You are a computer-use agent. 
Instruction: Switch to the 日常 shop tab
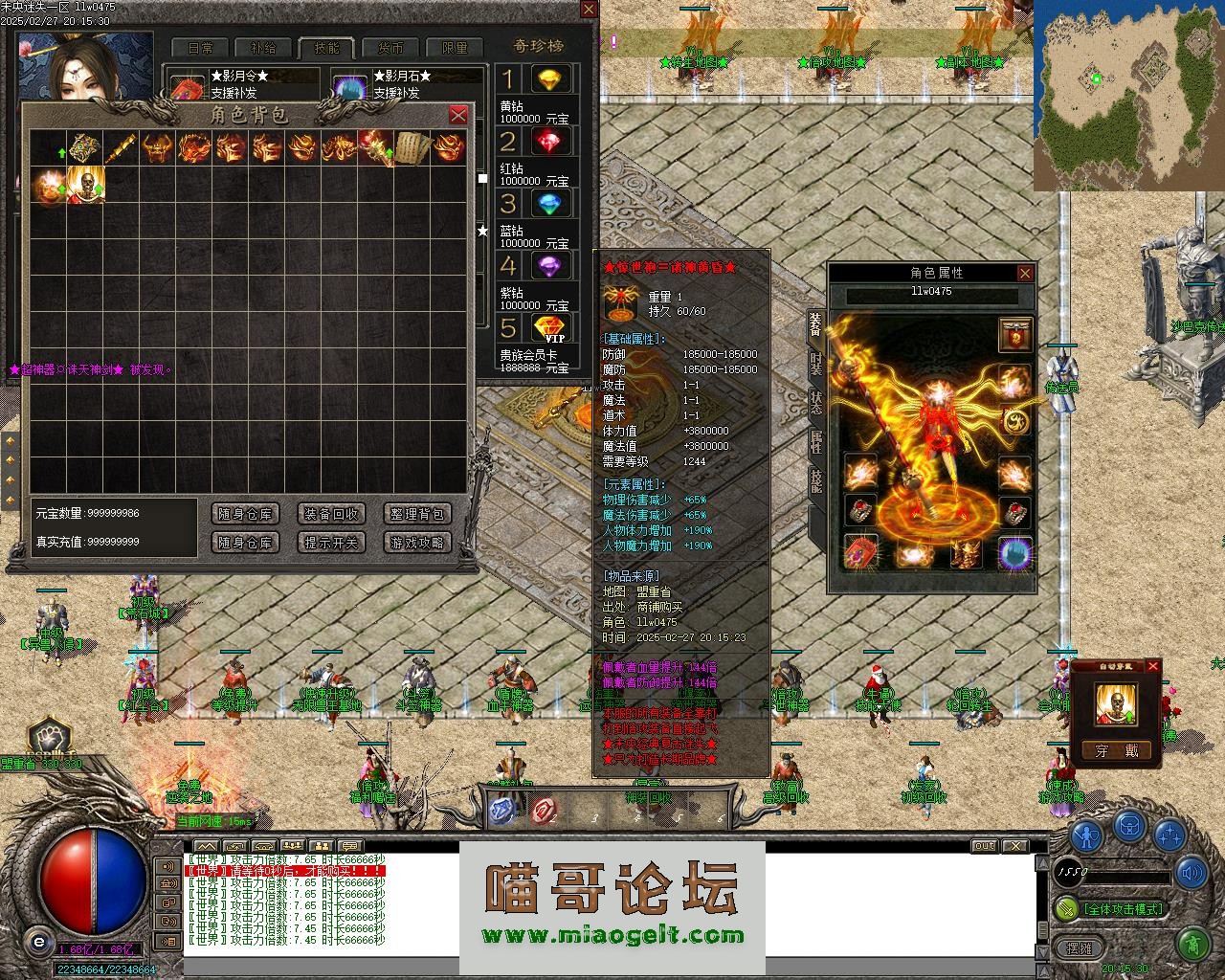(x=200, y=48)
